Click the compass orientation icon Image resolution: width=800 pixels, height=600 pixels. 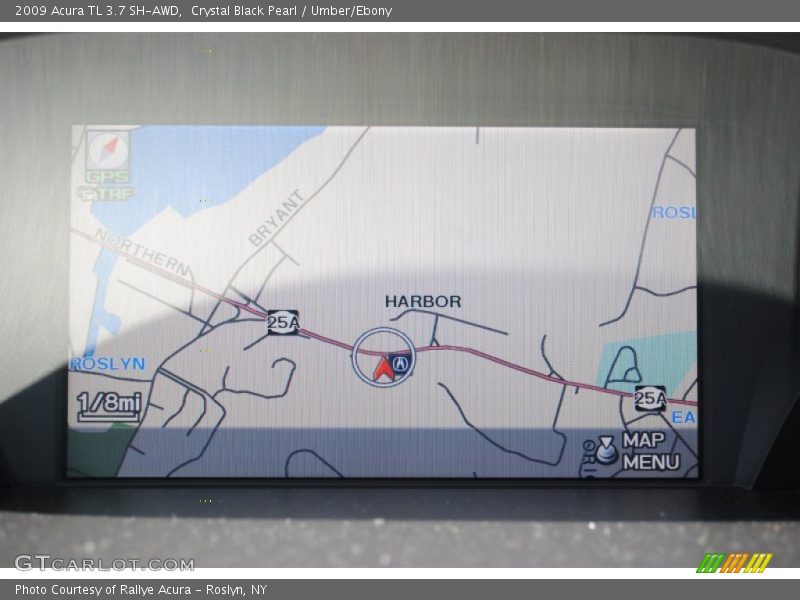(107, 150)
